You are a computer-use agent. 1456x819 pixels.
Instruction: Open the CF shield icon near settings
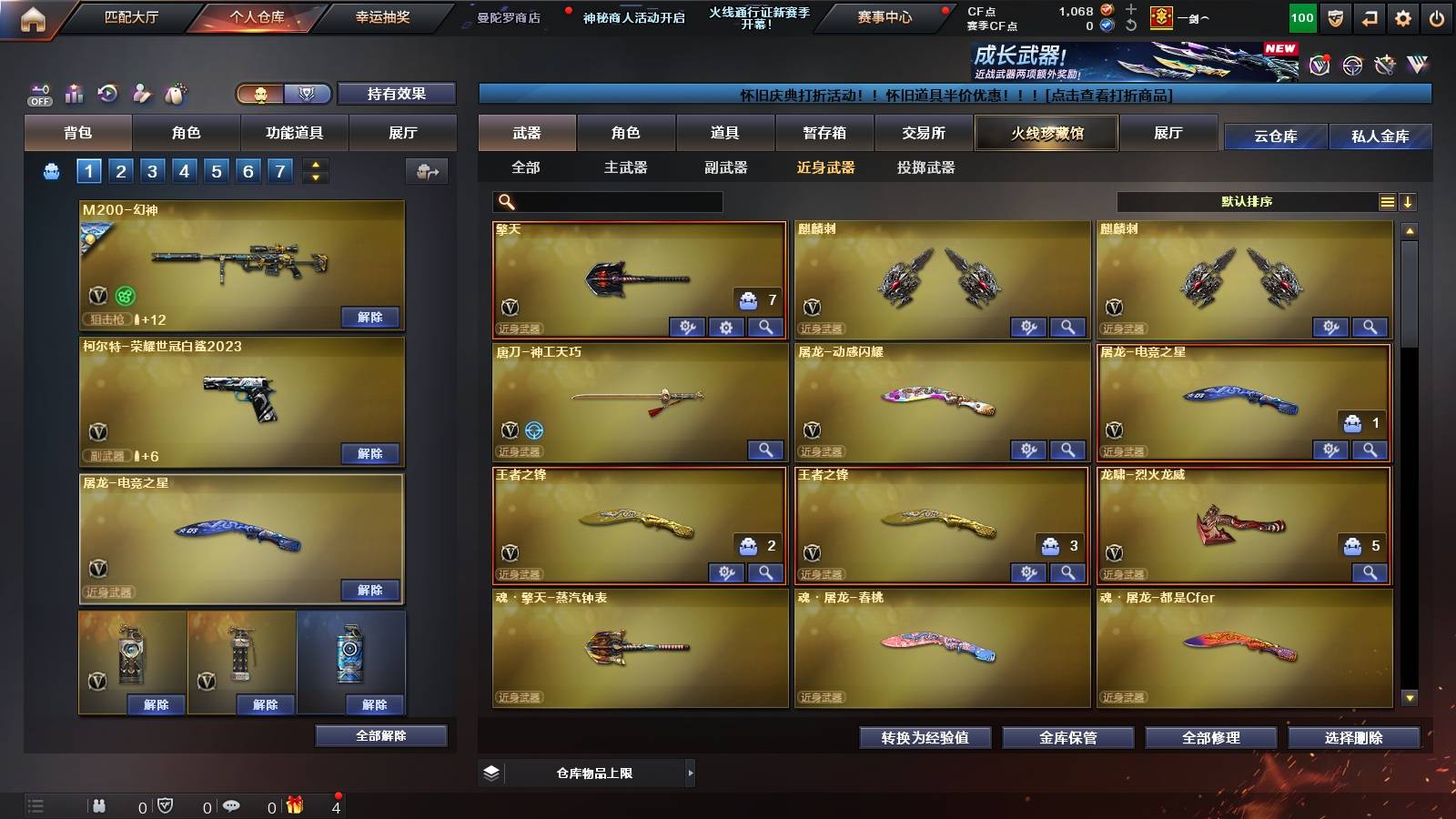[x=1335, y=16]
